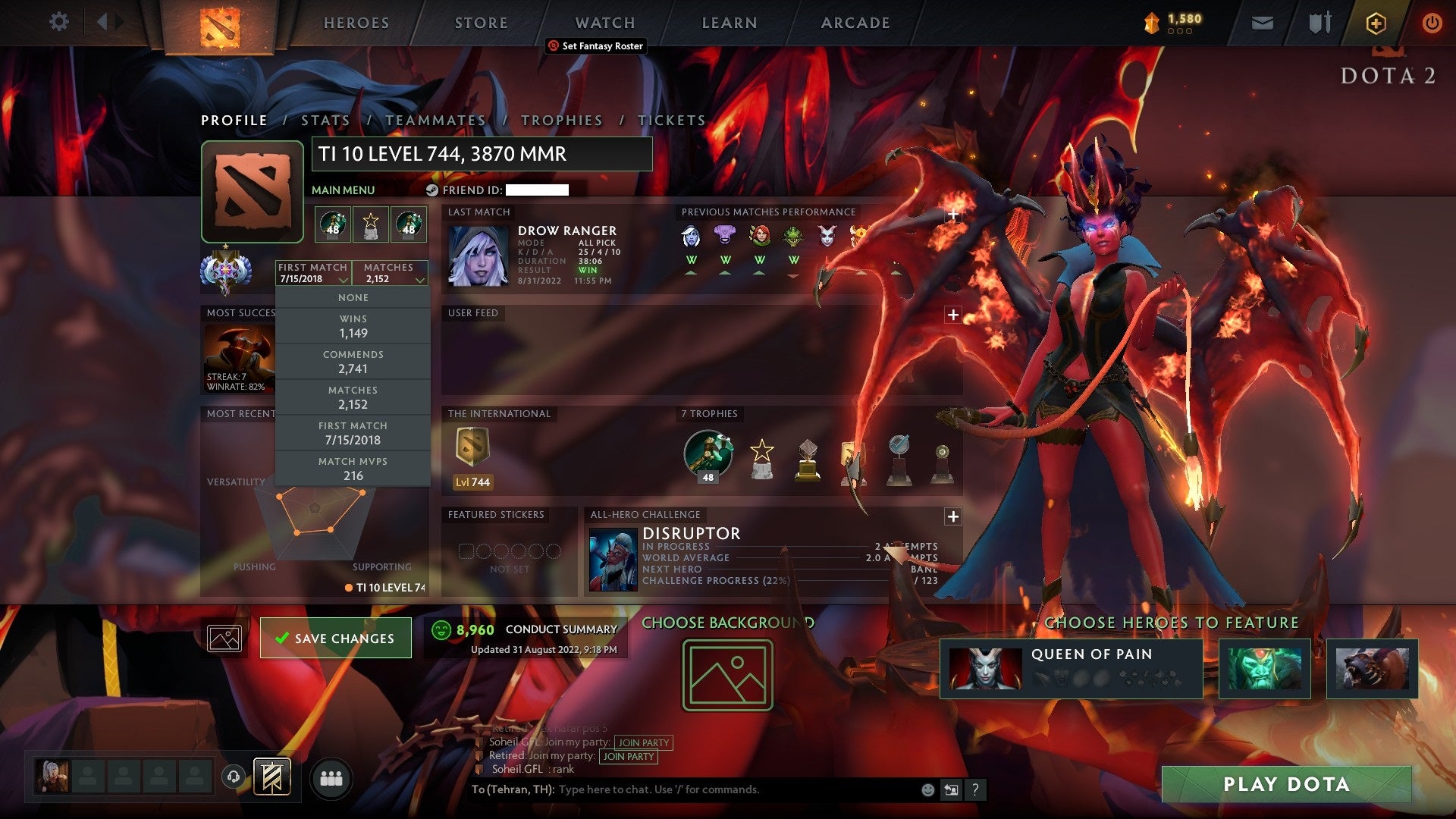Viewport: 1456px width, 819px height.
Task: Open your guild banner icon
Action: click(x=271, y=777)
